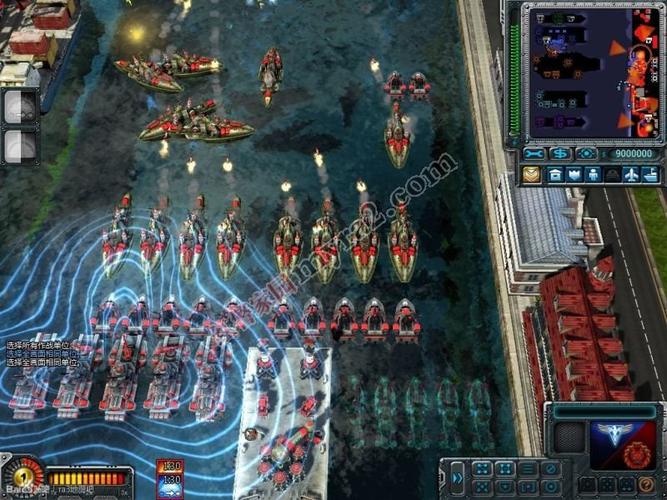Toggle the sell dollar-sign button
The image size is (667, 500).
coord(559,154)
